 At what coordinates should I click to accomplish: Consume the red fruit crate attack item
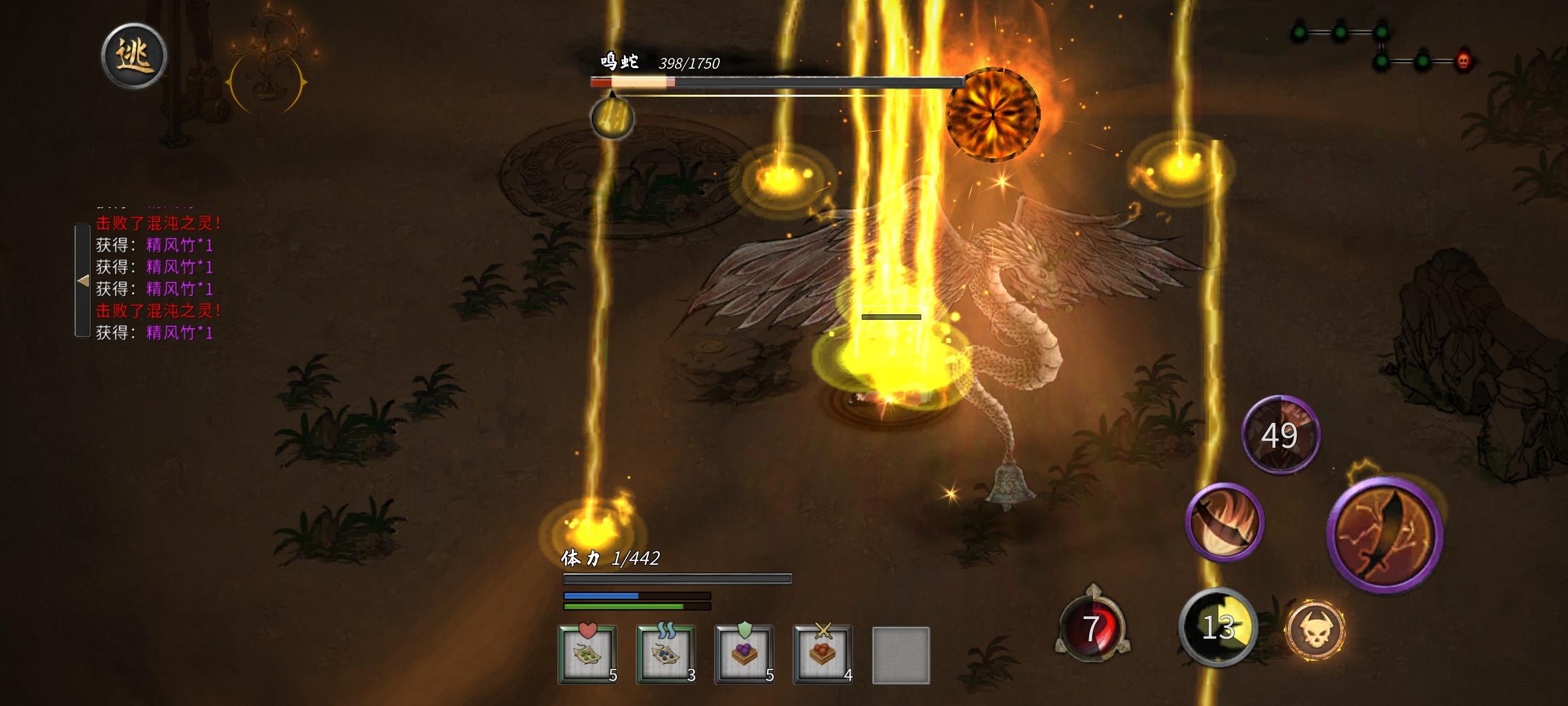[822, 654]
